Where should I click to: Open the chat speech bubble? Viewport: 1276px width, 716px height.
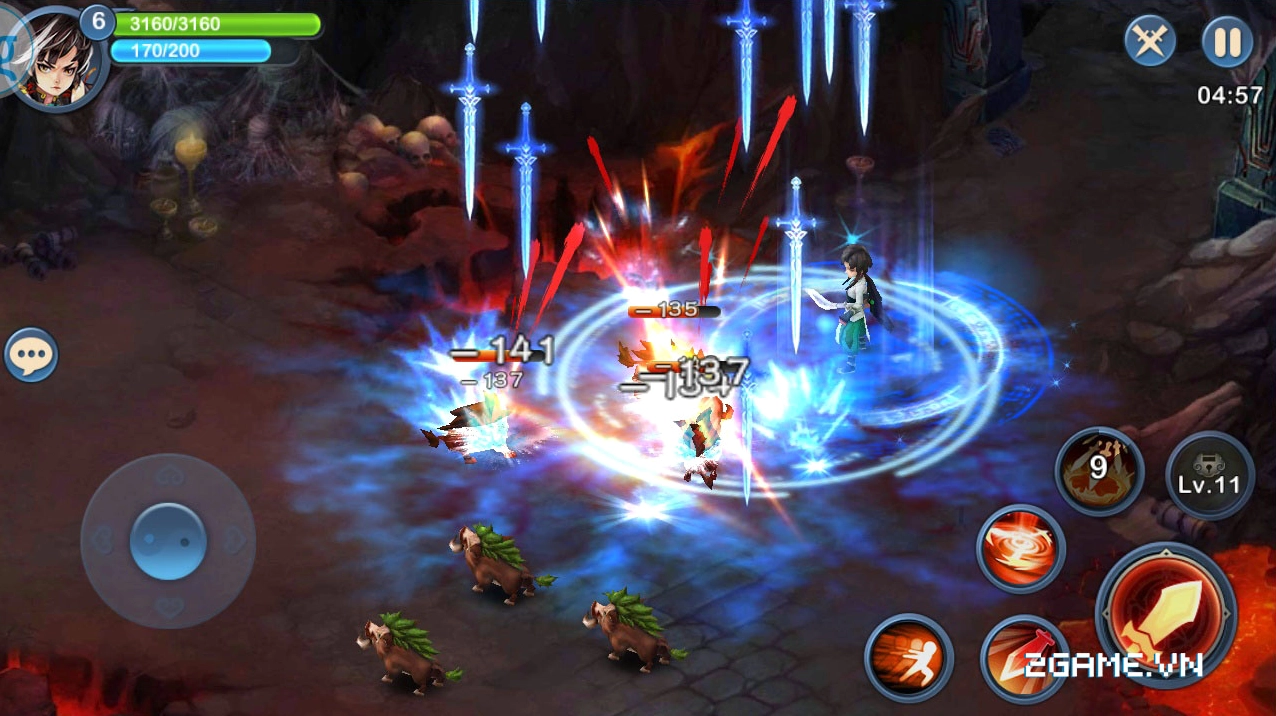tap(31, 355)
